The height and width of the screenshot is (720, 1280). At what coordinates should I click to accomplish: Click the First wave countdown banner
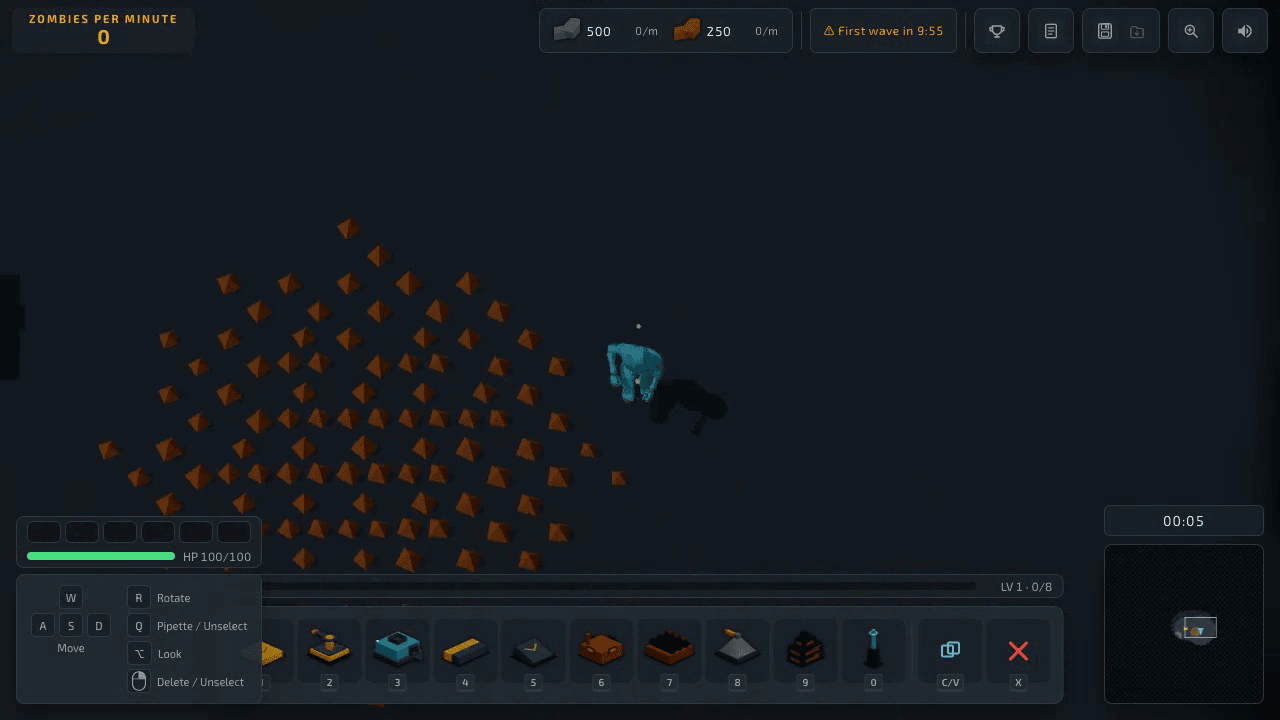(883, 31)
